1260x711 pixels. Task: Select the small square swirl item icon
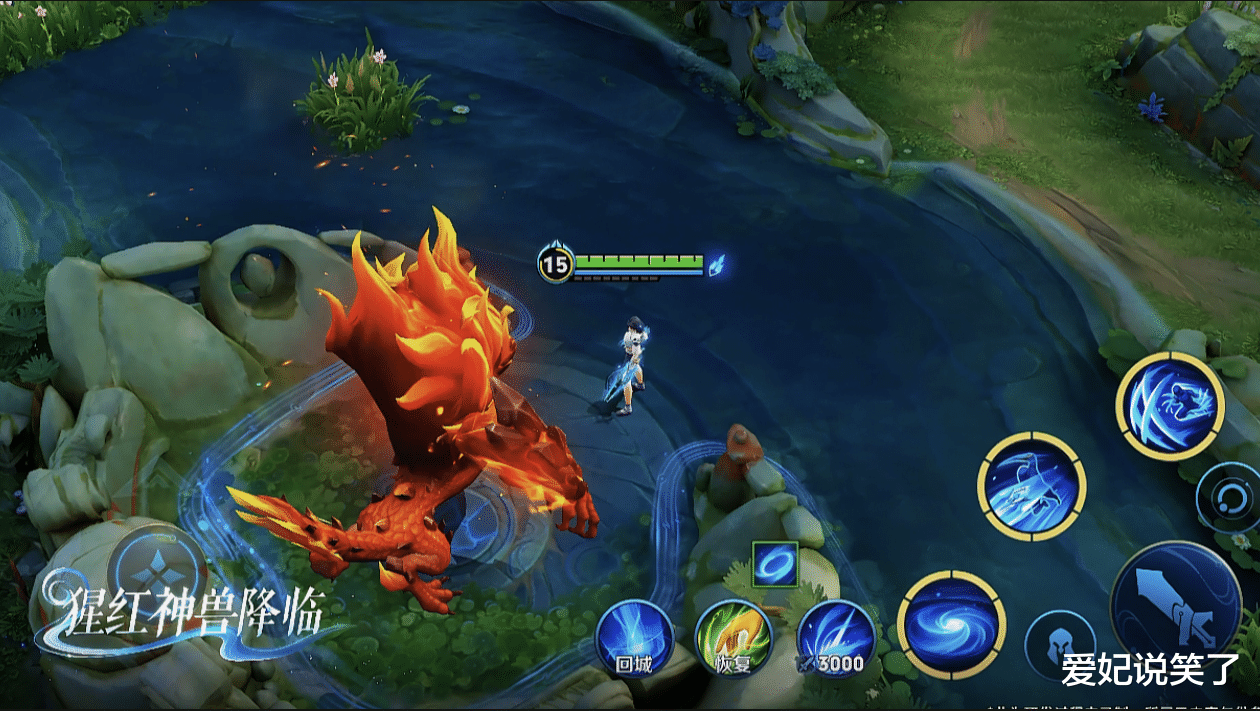[x=775, y=565]
